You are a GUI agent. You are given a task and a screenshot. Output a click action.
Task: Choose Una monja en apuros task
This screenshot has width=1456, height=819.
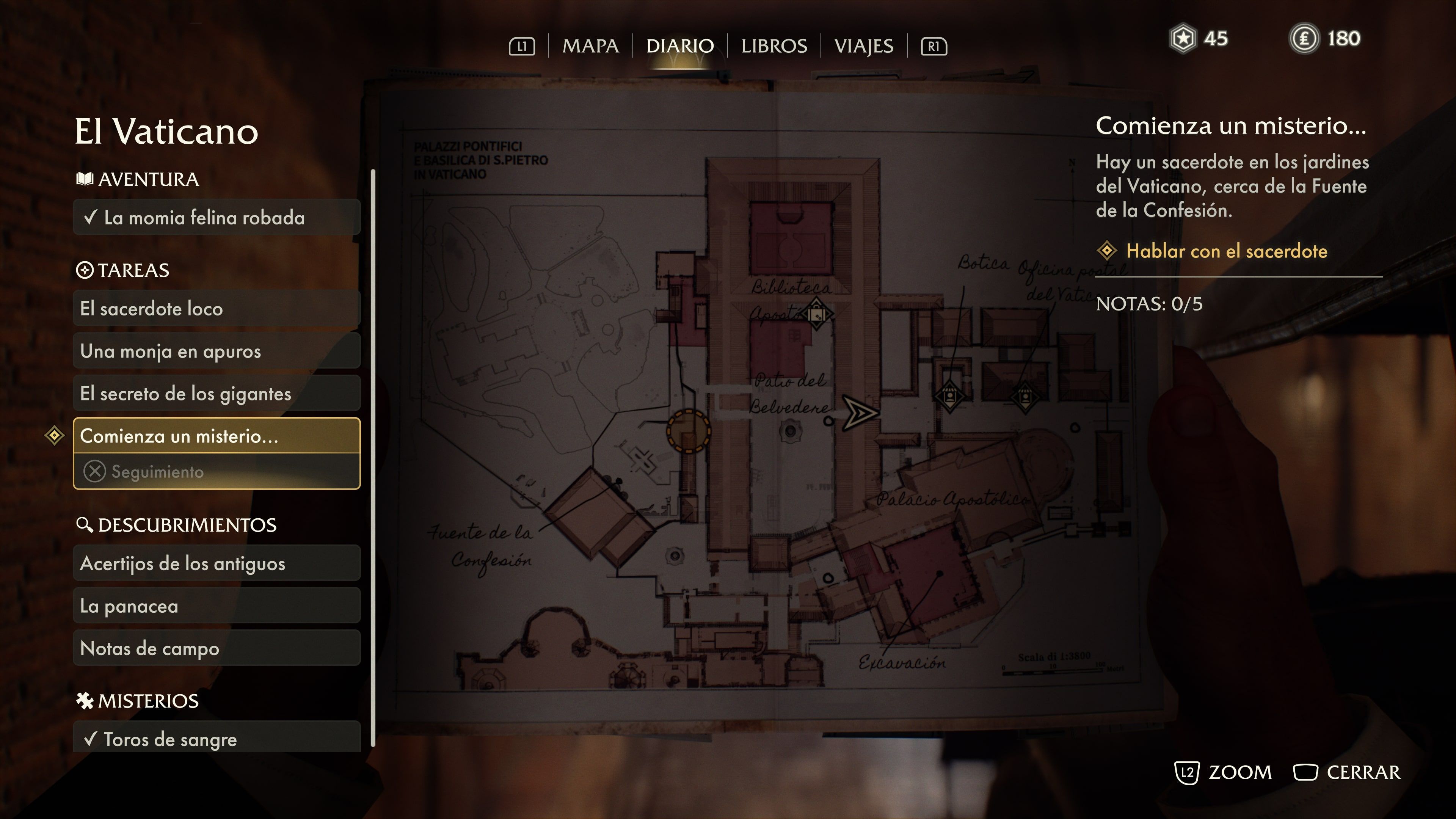pyautogui.click(x=217, y=351)
